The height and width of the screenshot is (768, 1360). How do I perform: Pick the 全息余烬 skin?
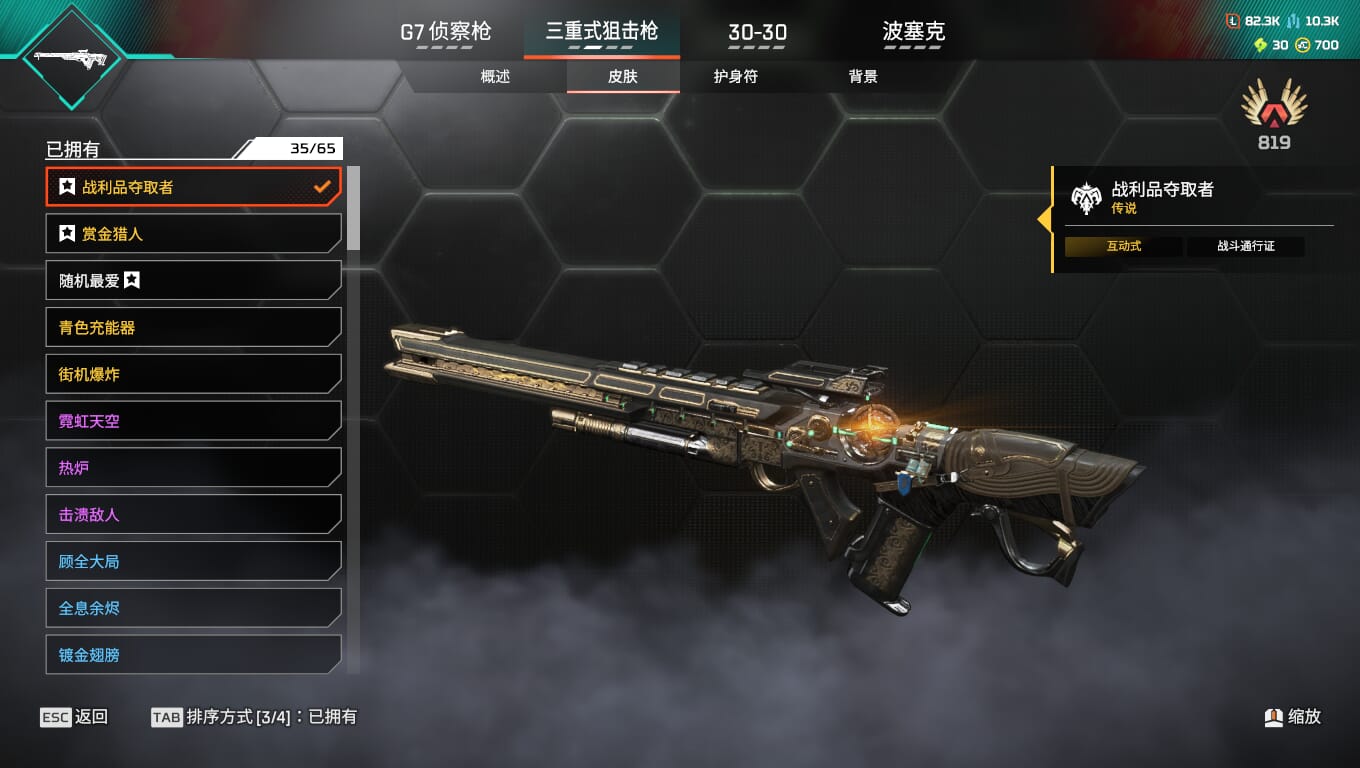click(193, 608)
